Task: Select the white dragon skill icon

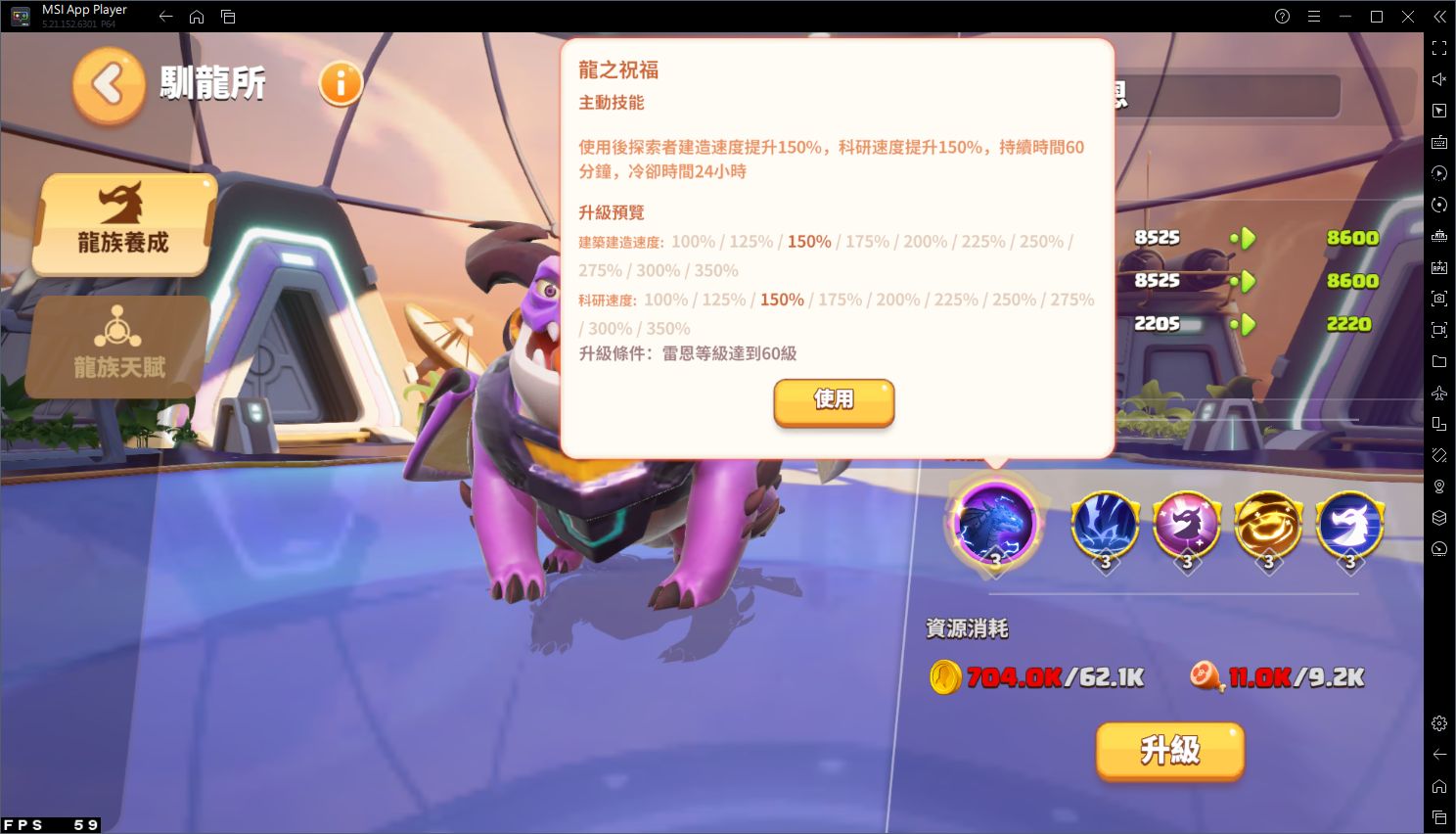Action: coord(1350,522)
